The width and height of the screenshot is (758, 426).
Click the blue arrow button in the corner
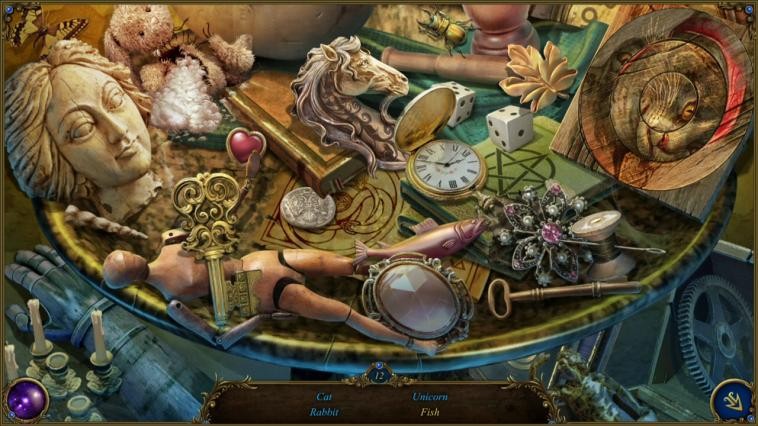[x=731, y=400]
